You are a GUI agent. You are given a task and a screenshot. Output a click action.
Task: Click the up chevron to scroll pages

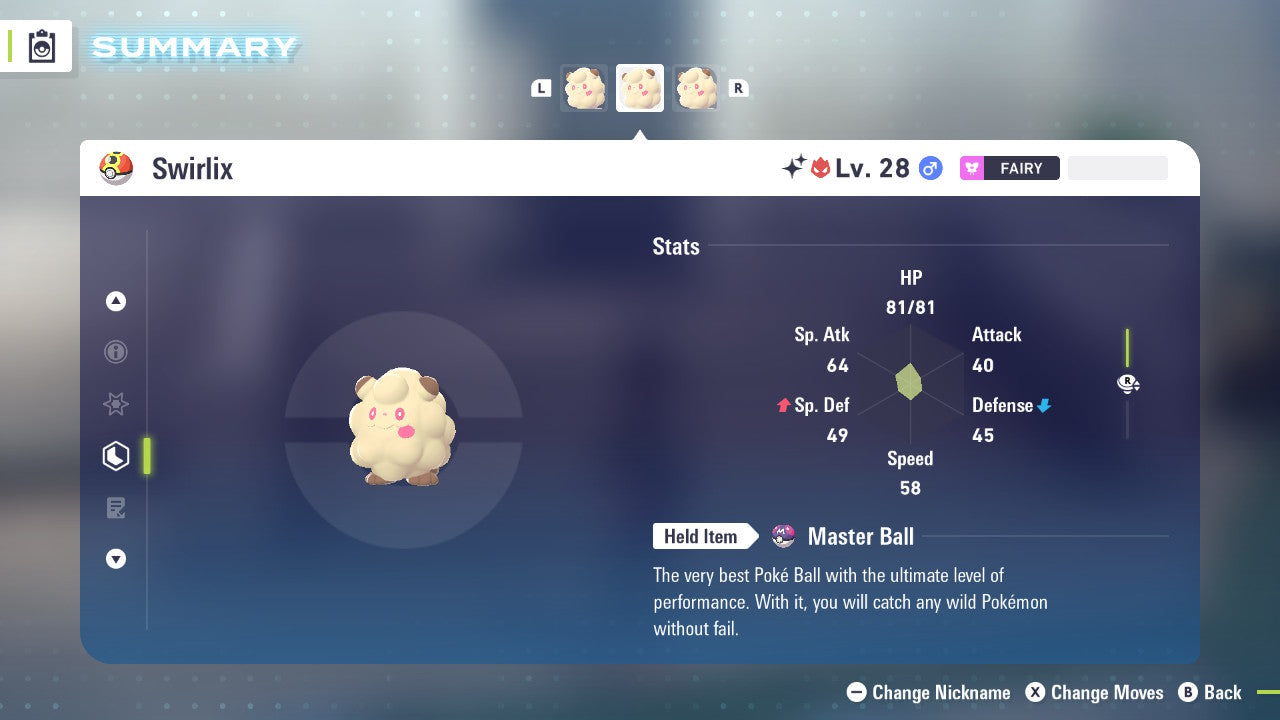click(x=115, y=301)
